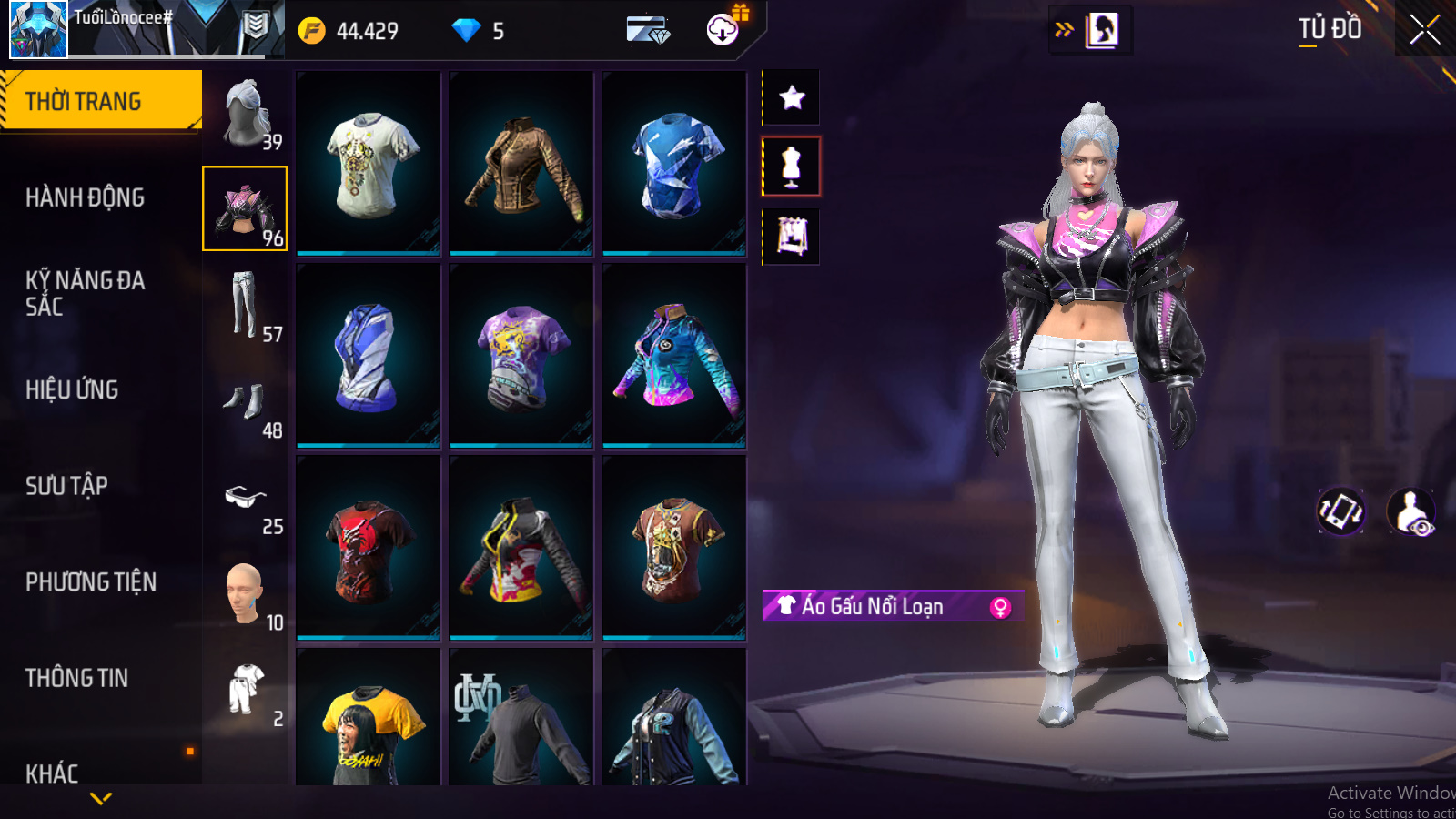This screenshot has width=1456, height=819.
Task: Select the purple graphic t-shirt
Action: [x=521, y=356]
